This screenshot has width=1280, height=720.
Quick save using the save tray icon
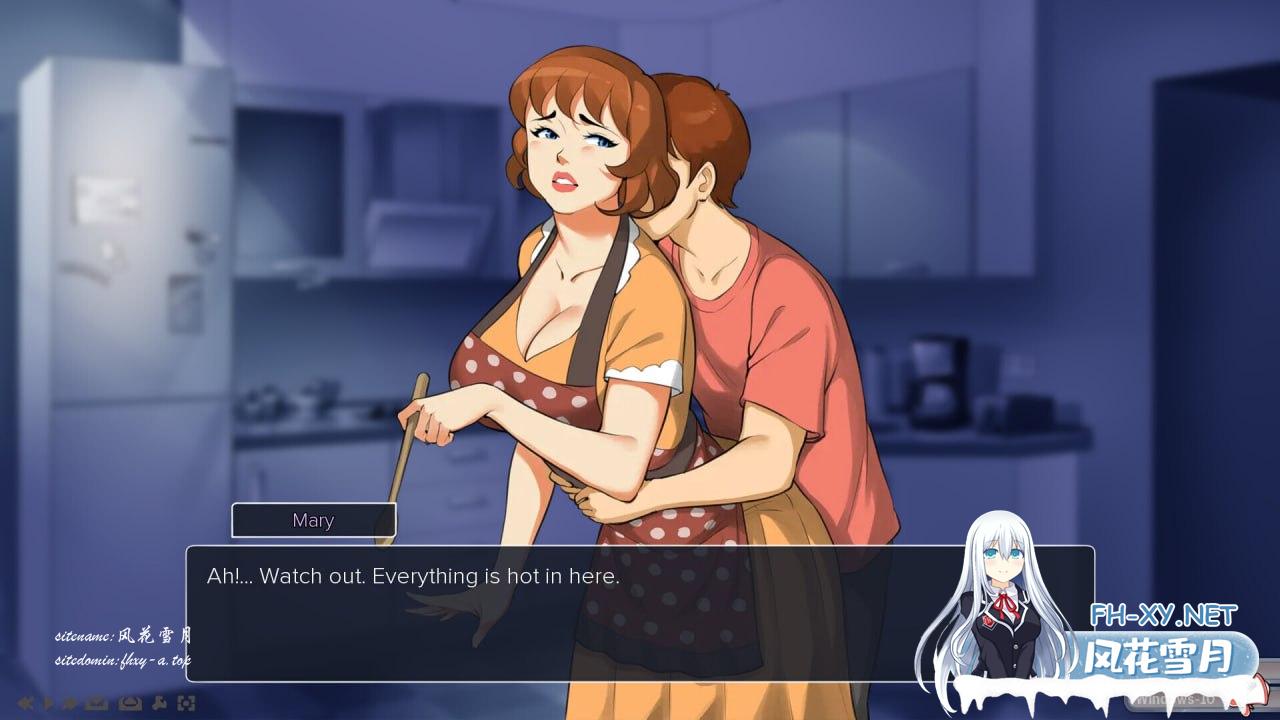tap(97, 703)
